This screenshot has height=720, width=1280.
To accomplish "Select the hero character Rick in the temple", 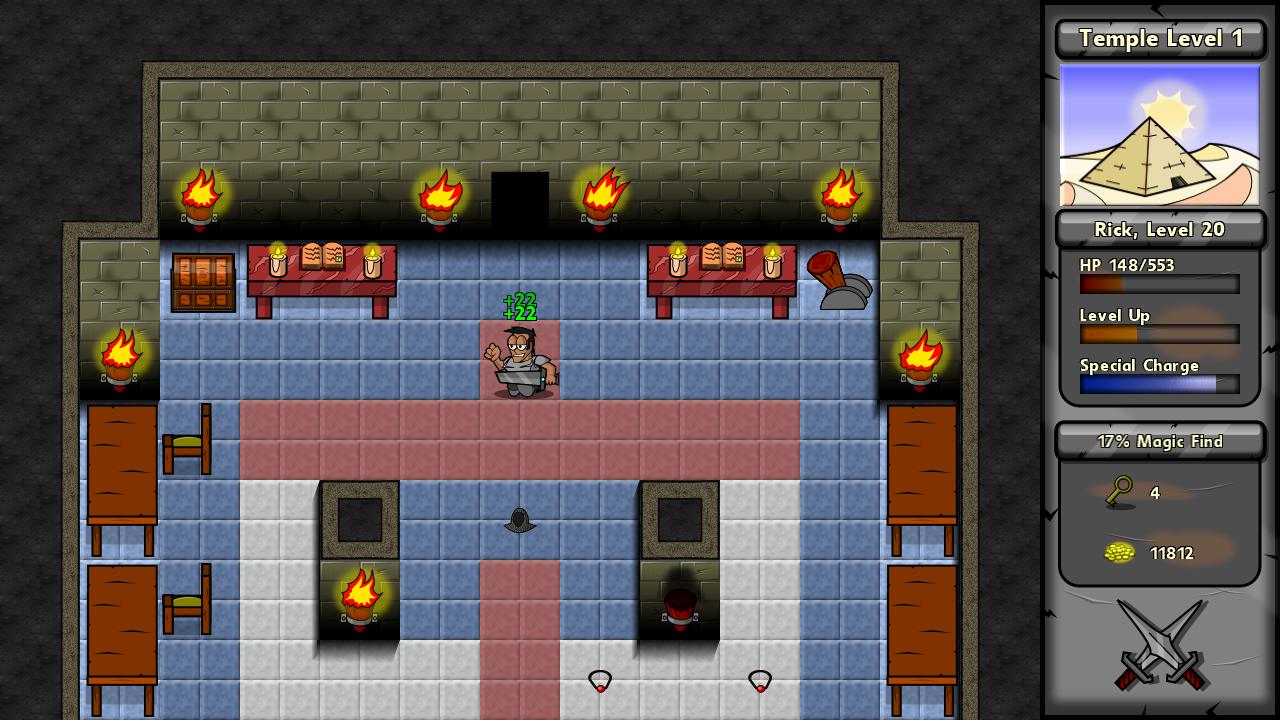I will point(520,365).
